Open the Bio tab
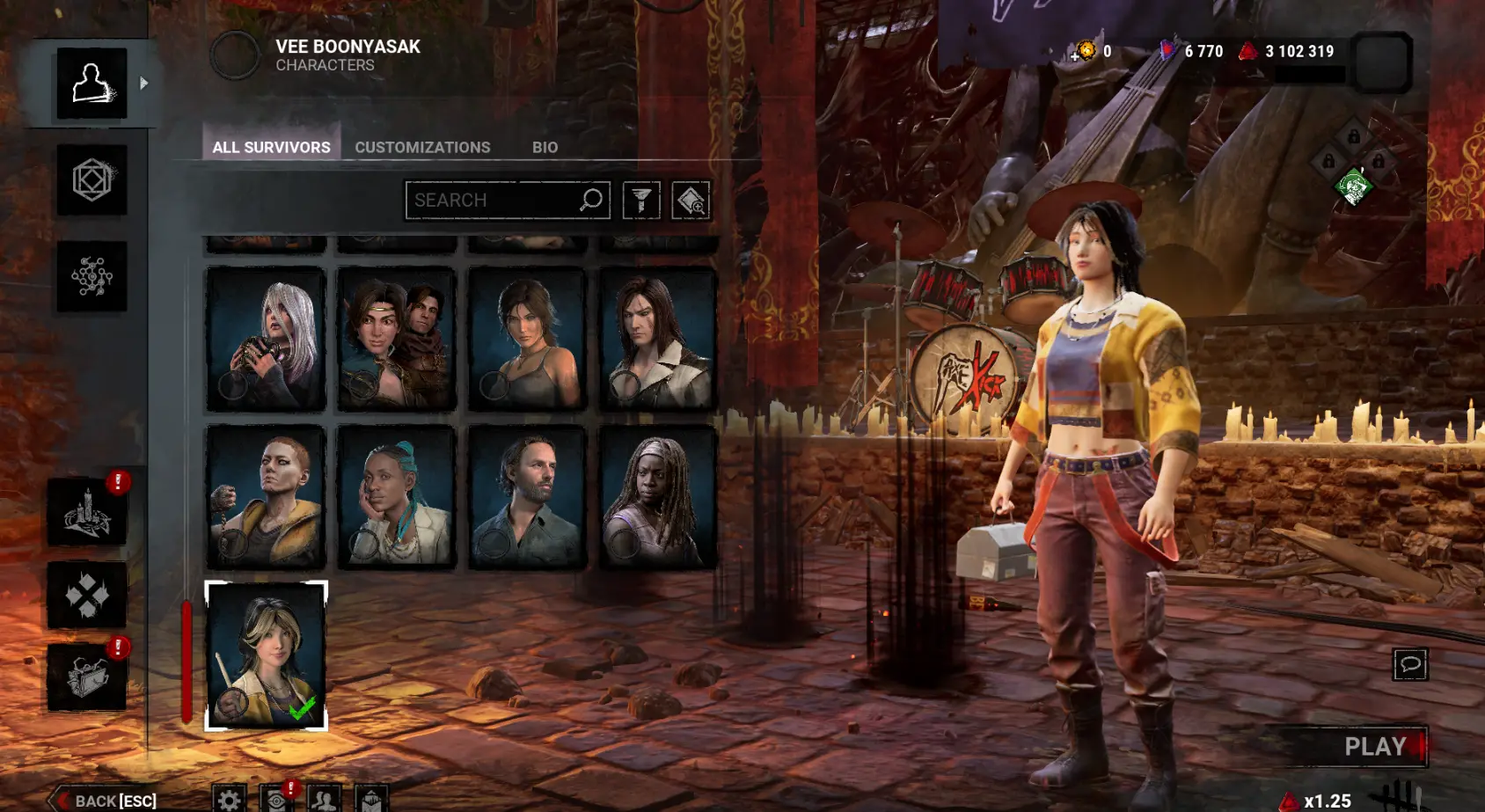1485x812 pixels. (545, 147)
